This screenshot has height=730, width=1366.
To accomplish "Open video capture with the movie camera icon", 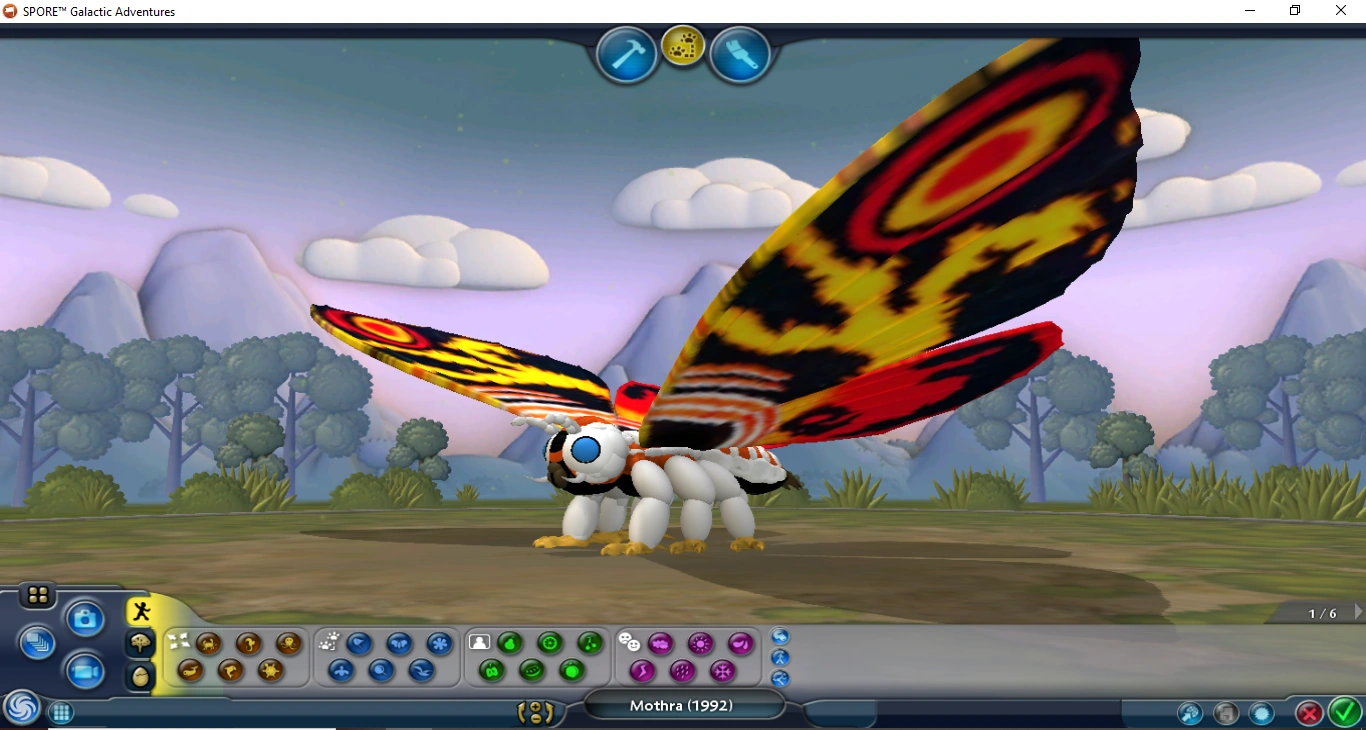I will coord(85,671).
